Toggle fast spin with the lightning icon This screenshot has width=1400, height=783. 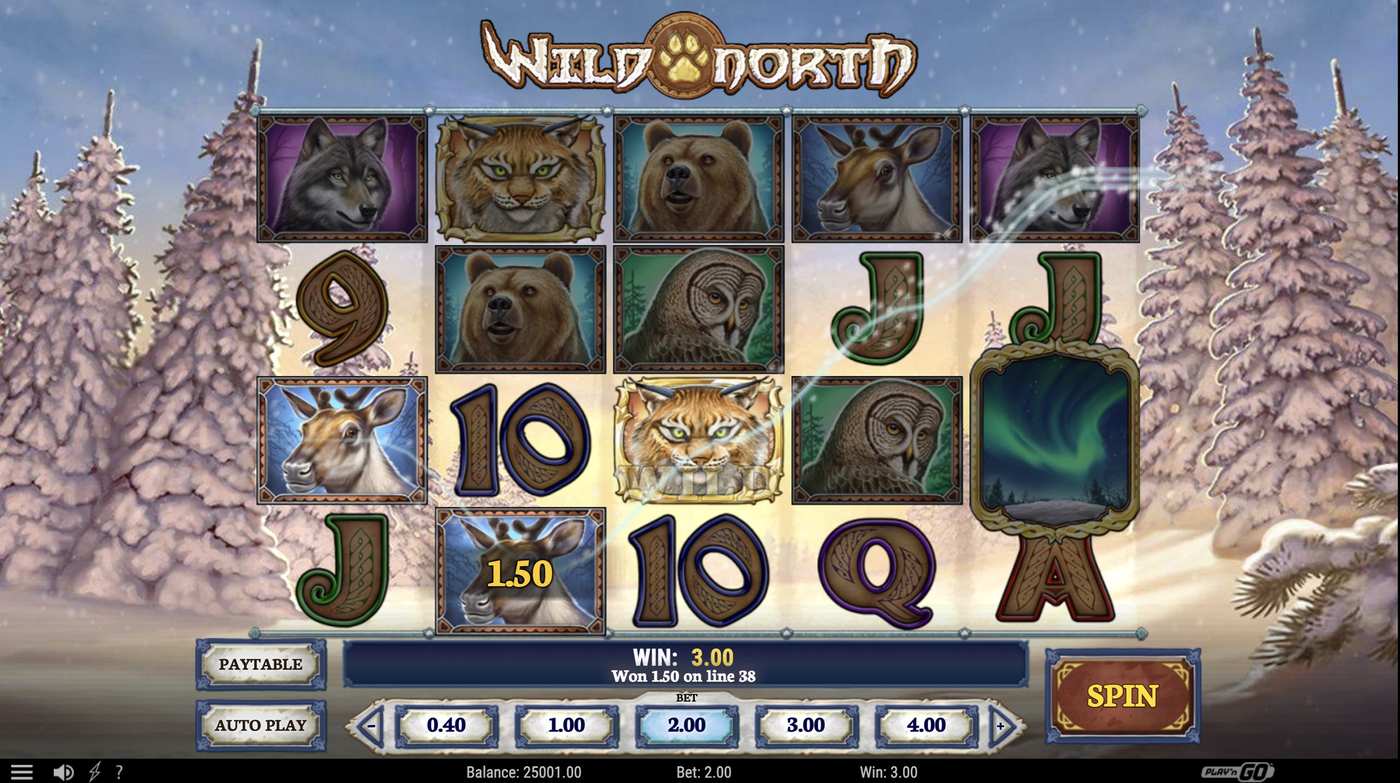point(95,771)
